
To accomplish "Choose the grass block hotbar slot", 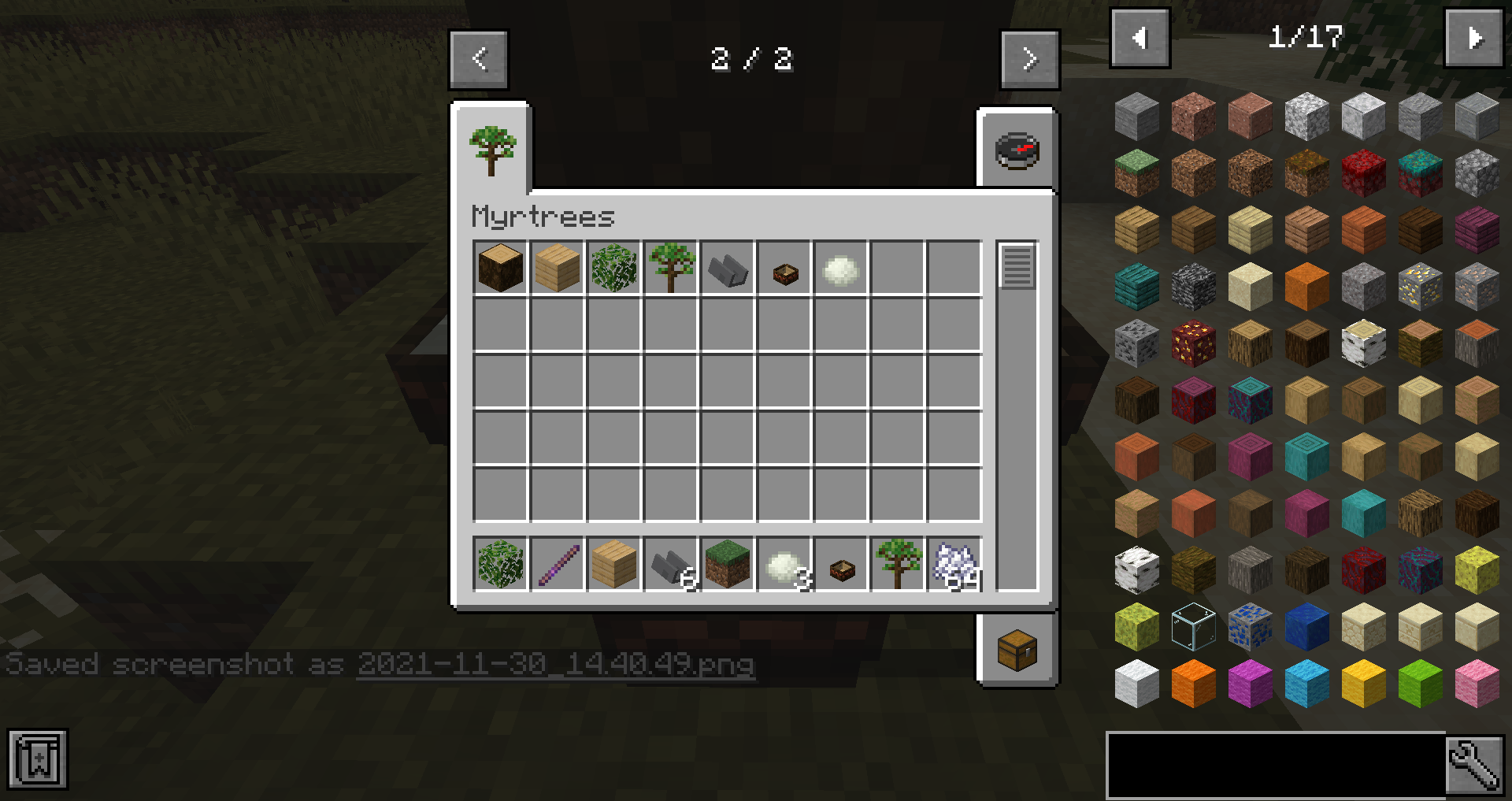I will tap(728, 565).
